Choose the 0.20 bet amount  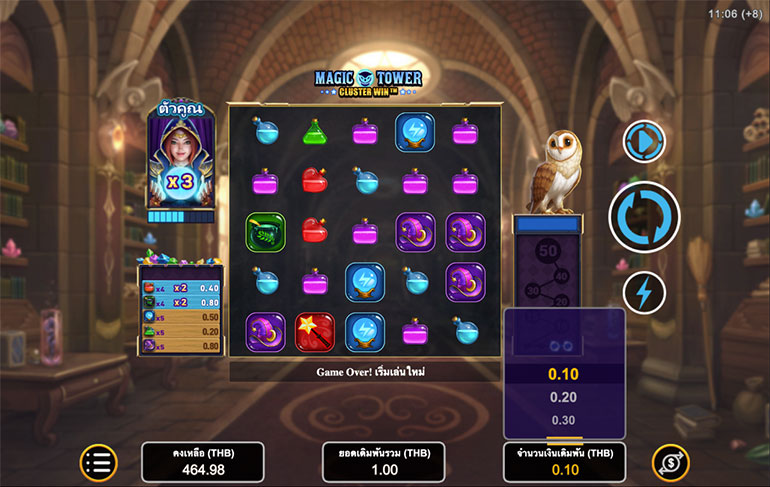click(564, 397)
